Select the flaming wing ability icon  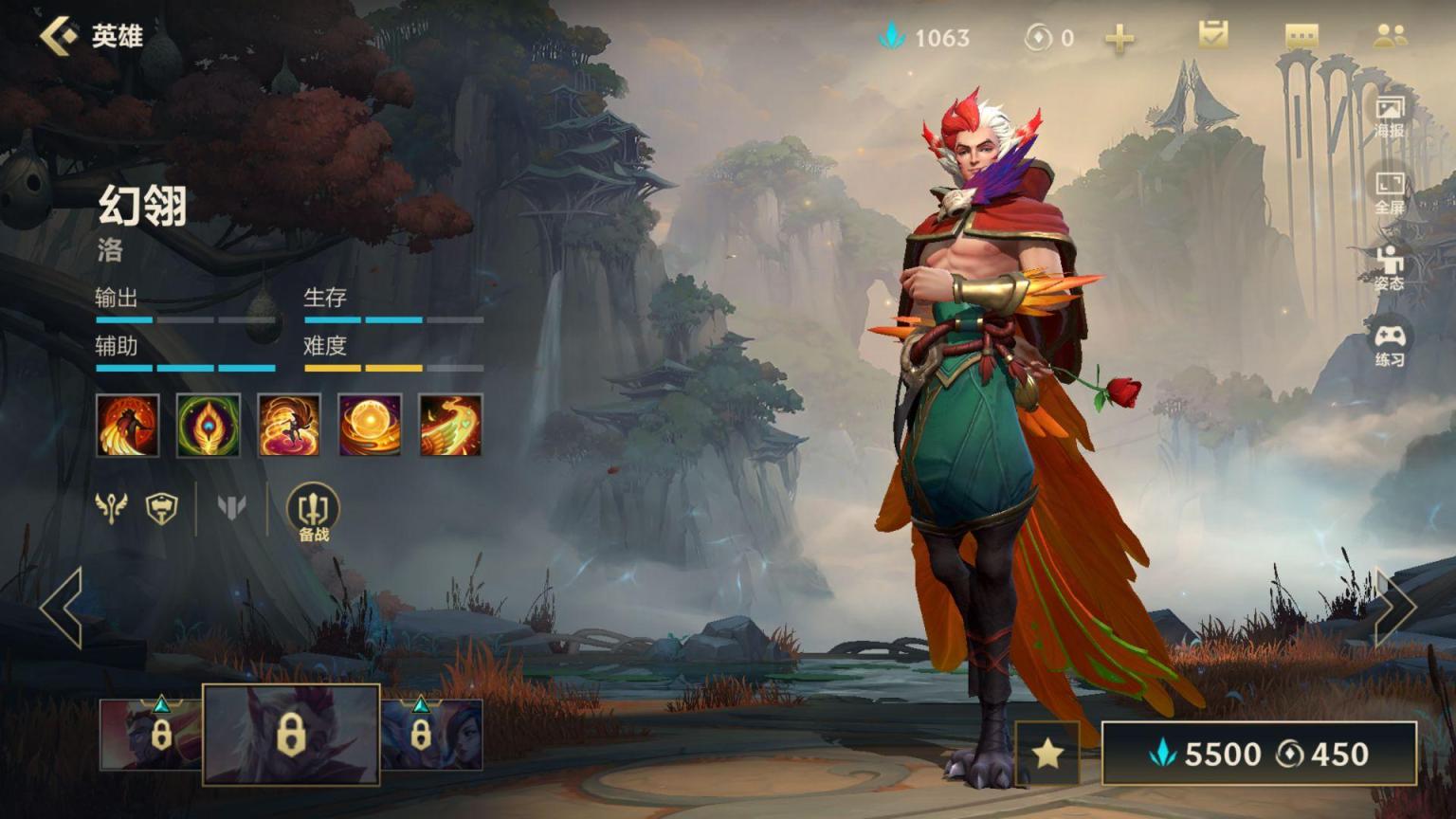[x=450, y=425]
